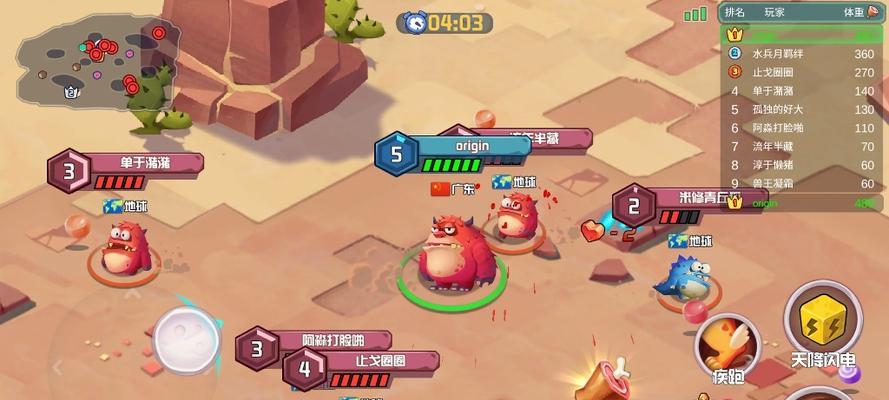Viewport: 889px width, 400px height.
Task: Select the 兽王凝霜 ranking entry
Action: [800, 183]
